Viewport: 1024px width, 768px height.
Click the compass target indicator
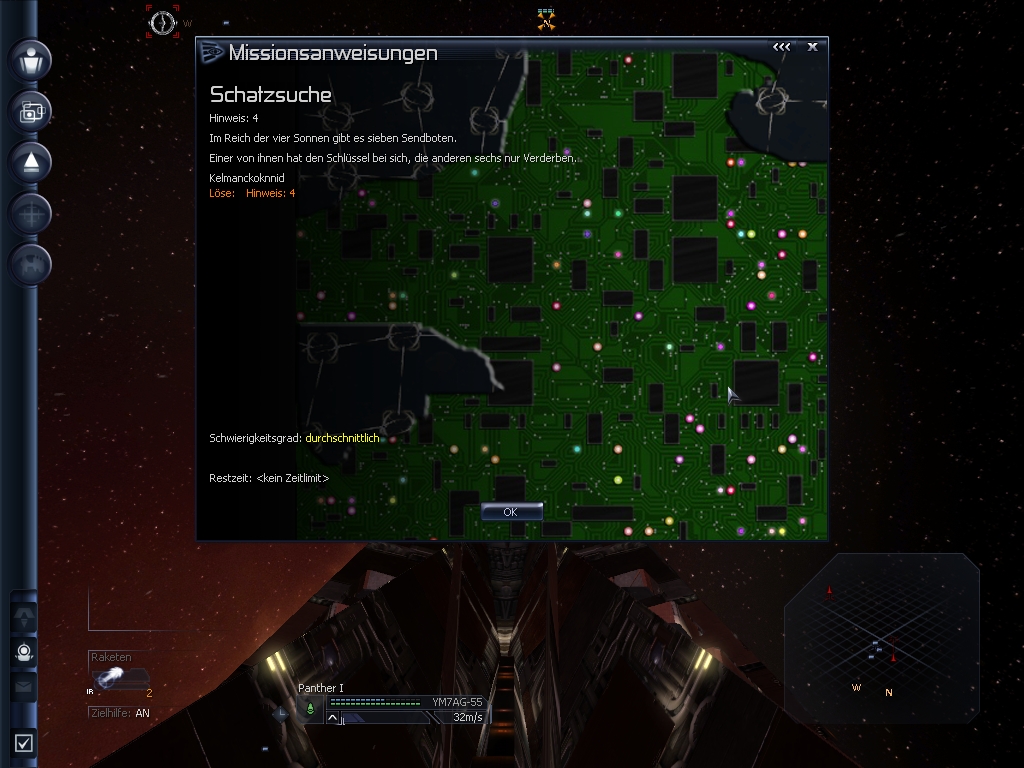(x=162, y=22)
